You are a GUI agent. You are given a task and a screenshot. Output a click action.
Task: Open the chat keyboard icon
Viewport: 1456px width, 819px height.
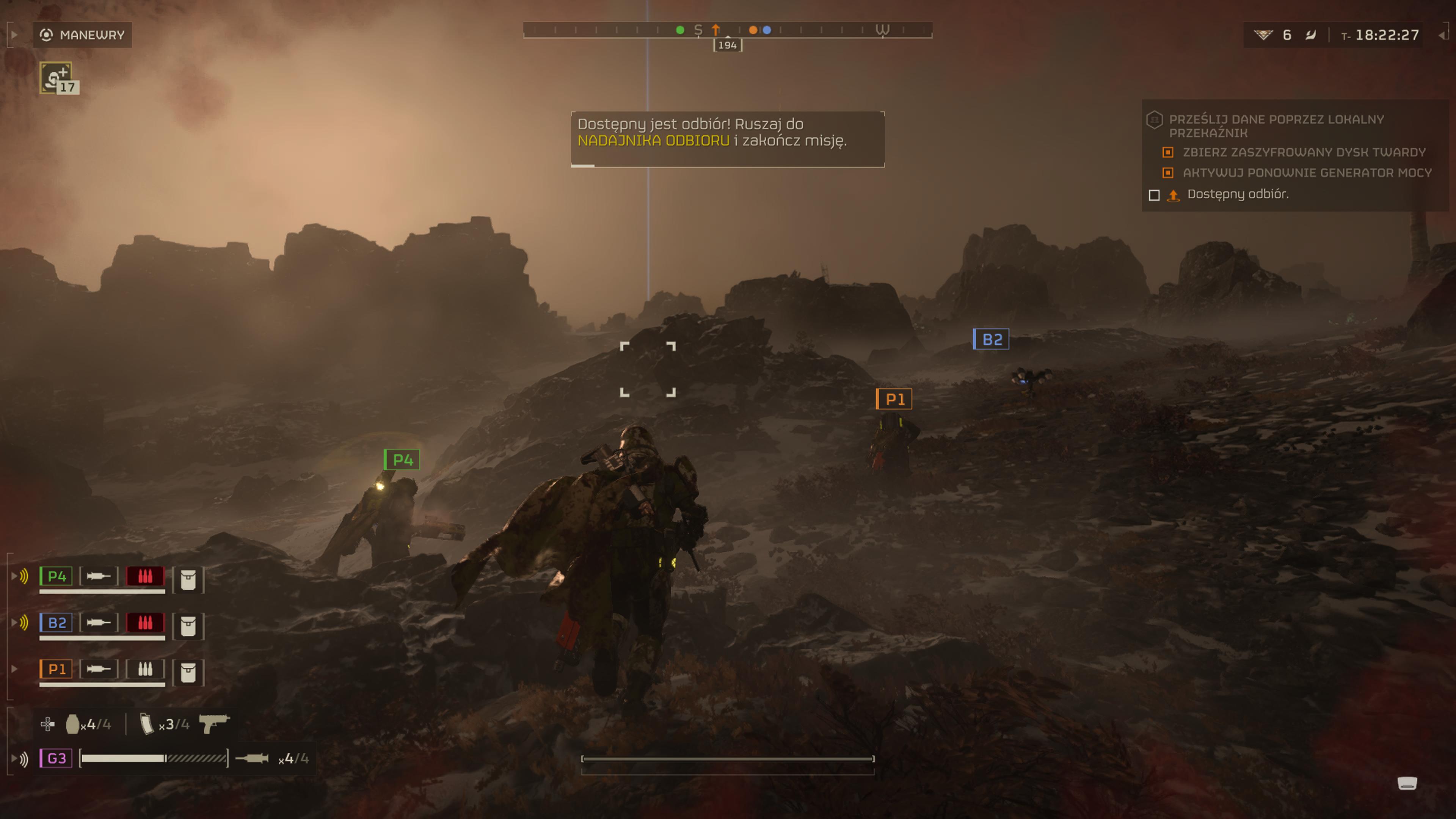point(1407,783)
